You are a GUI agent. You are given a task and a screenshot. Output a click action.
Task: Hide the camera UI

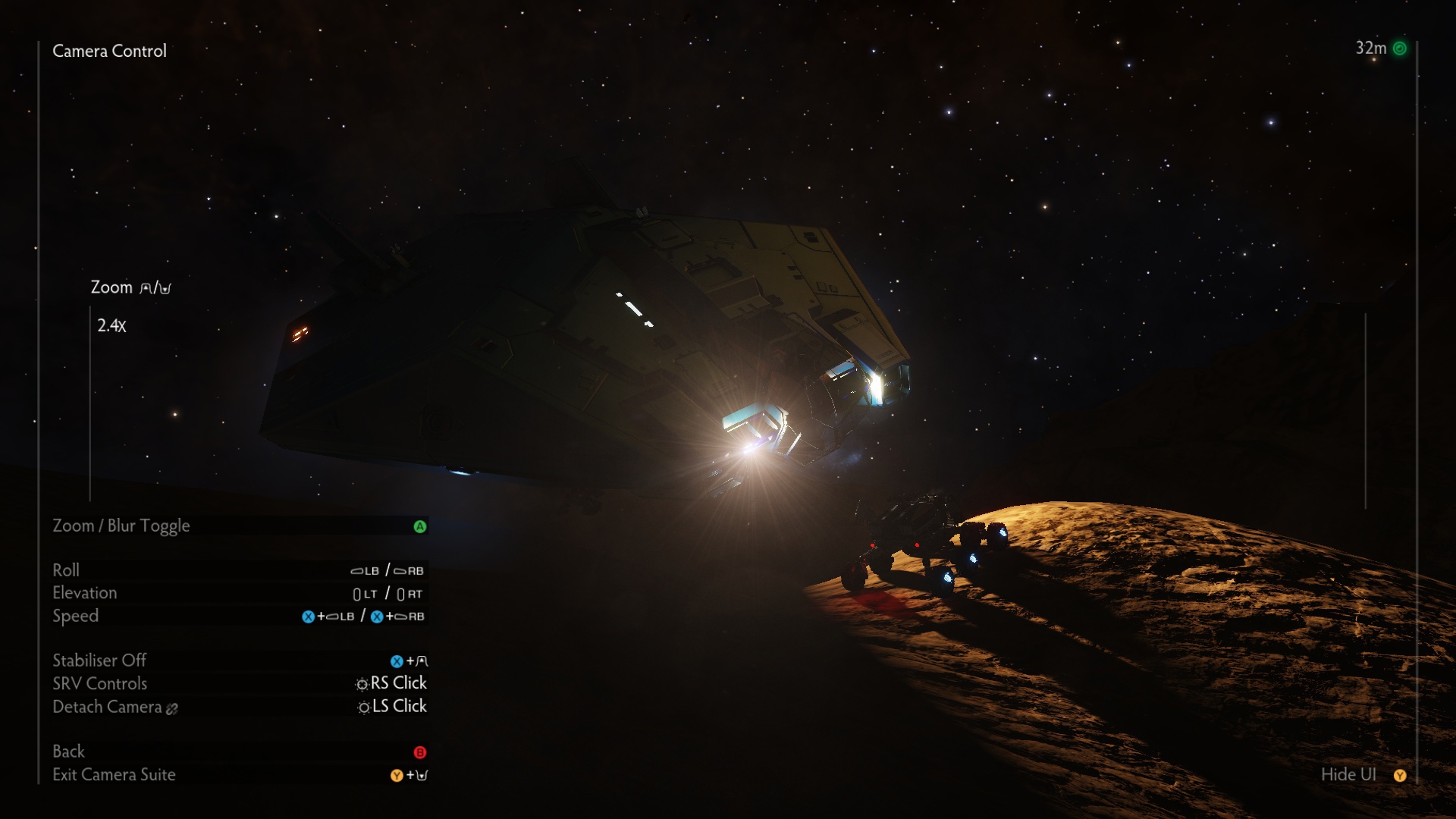tap(1348, 774)
